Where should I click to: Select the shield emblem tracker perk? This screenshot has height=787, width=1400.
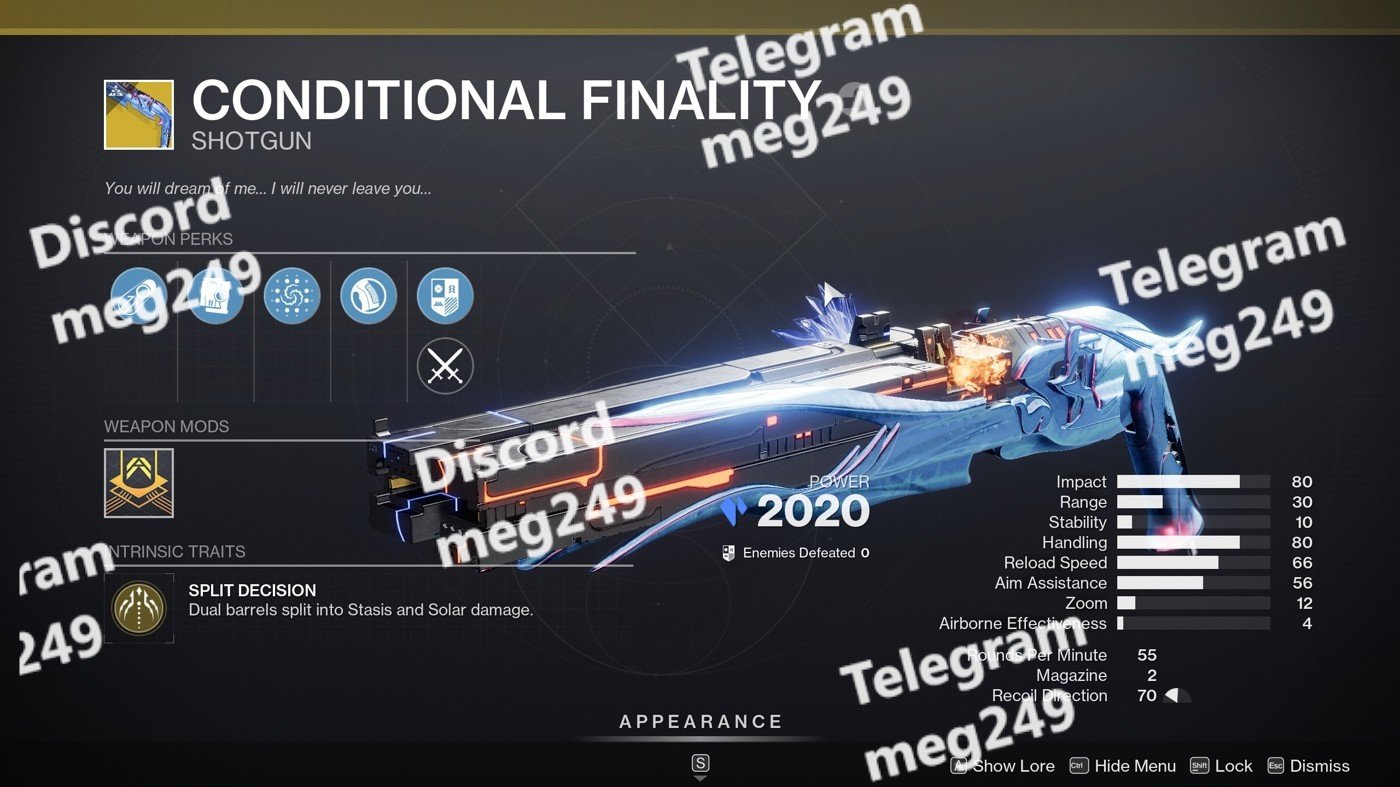pyautogui.click(x=445, y=297)
